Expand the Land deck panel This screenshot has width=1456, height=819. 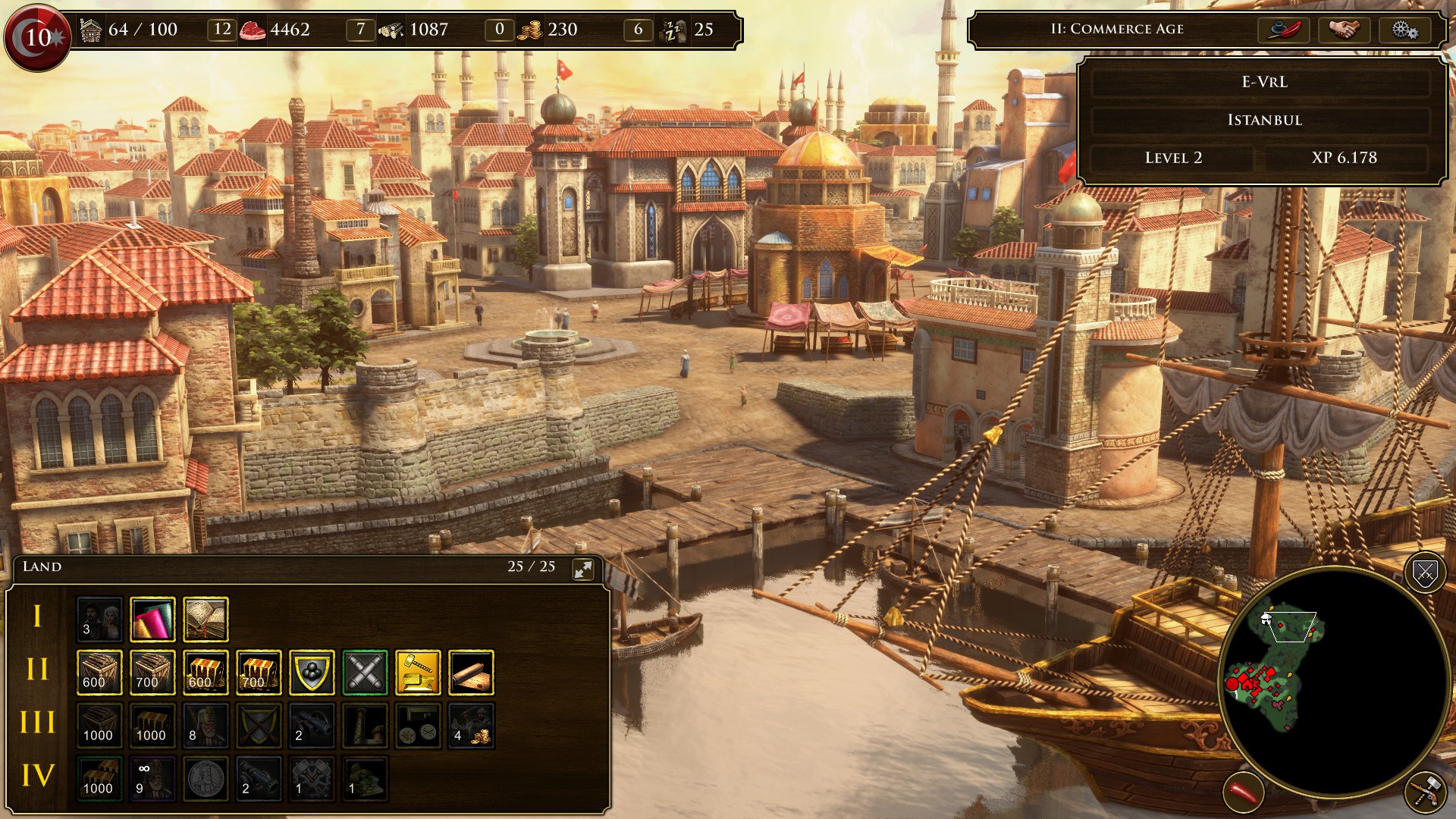tap(583, 570)
